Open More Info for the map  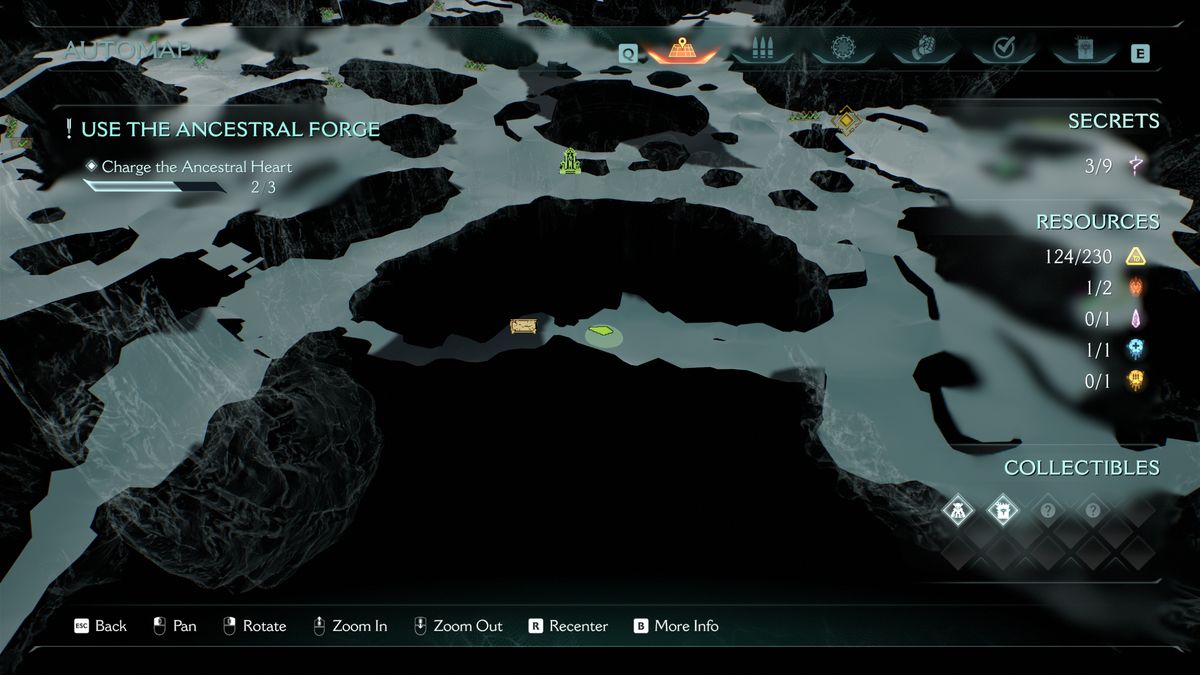[x=676, y=626]
